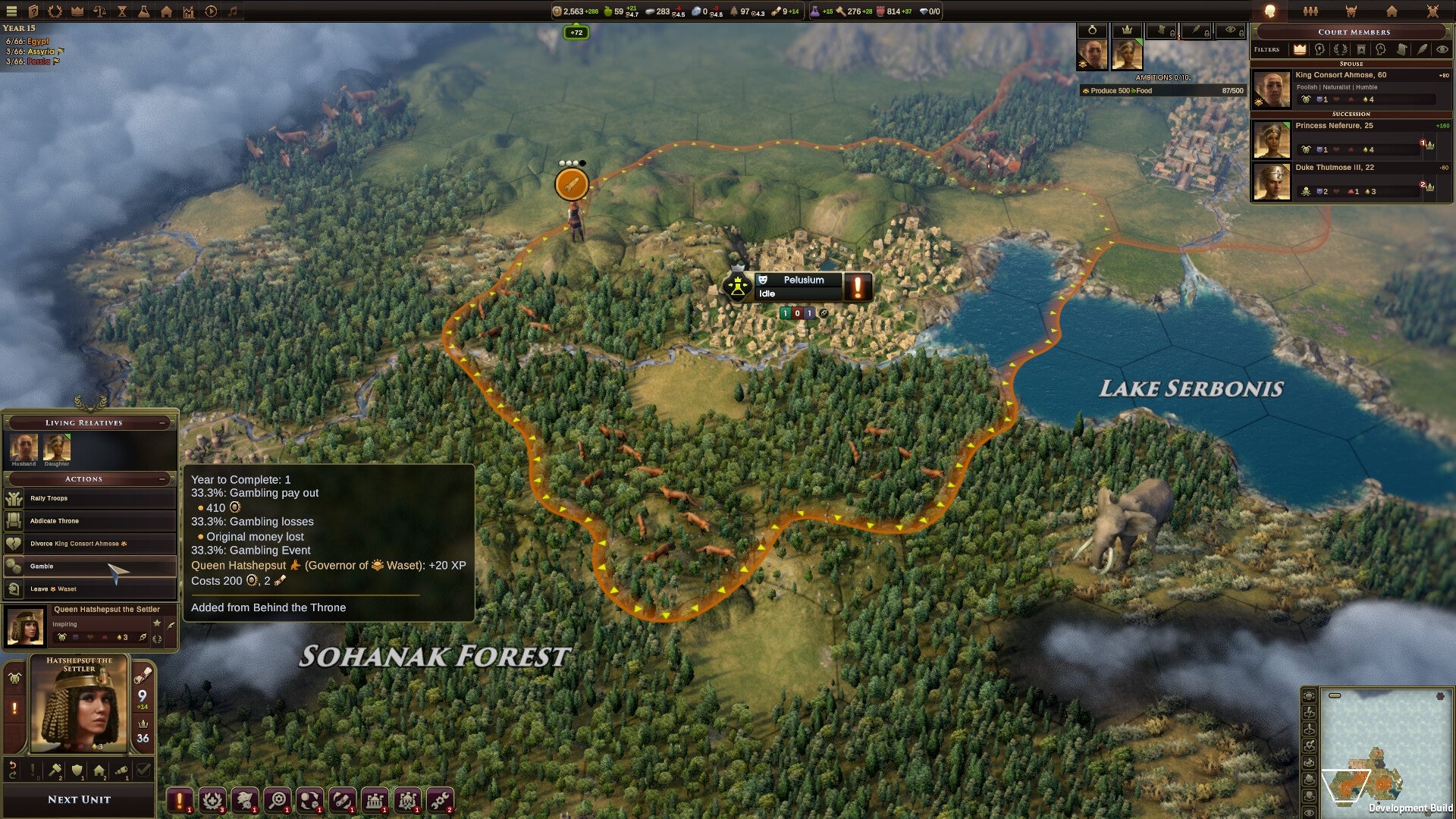1456x819 pixels.
Task: Open the Laws panel via the scales icon
Action: pos(99,11)
